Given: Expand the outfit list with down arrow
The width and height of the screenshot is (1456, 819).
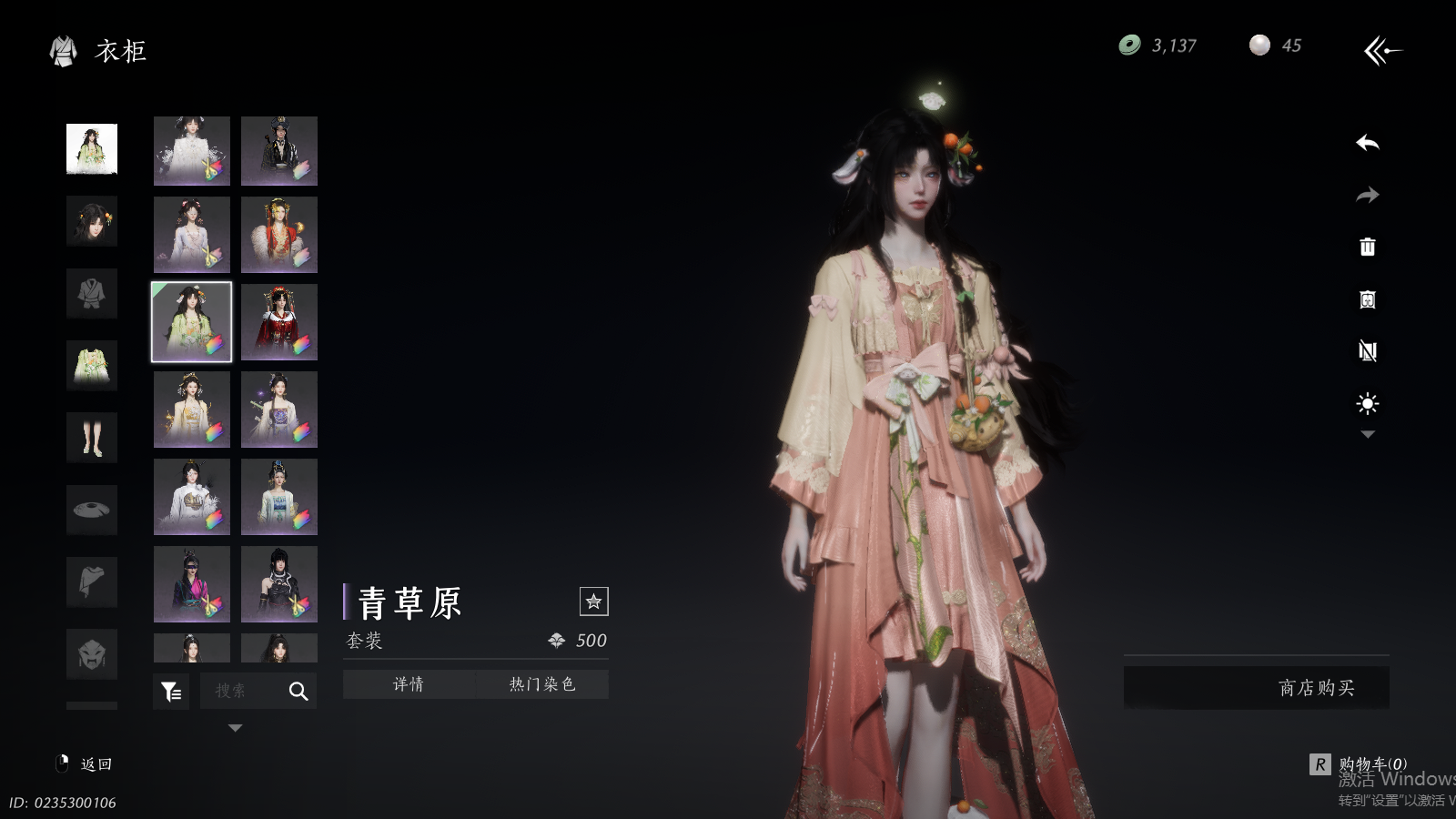Looking at the screenshot, I should (x=235, y=728).
